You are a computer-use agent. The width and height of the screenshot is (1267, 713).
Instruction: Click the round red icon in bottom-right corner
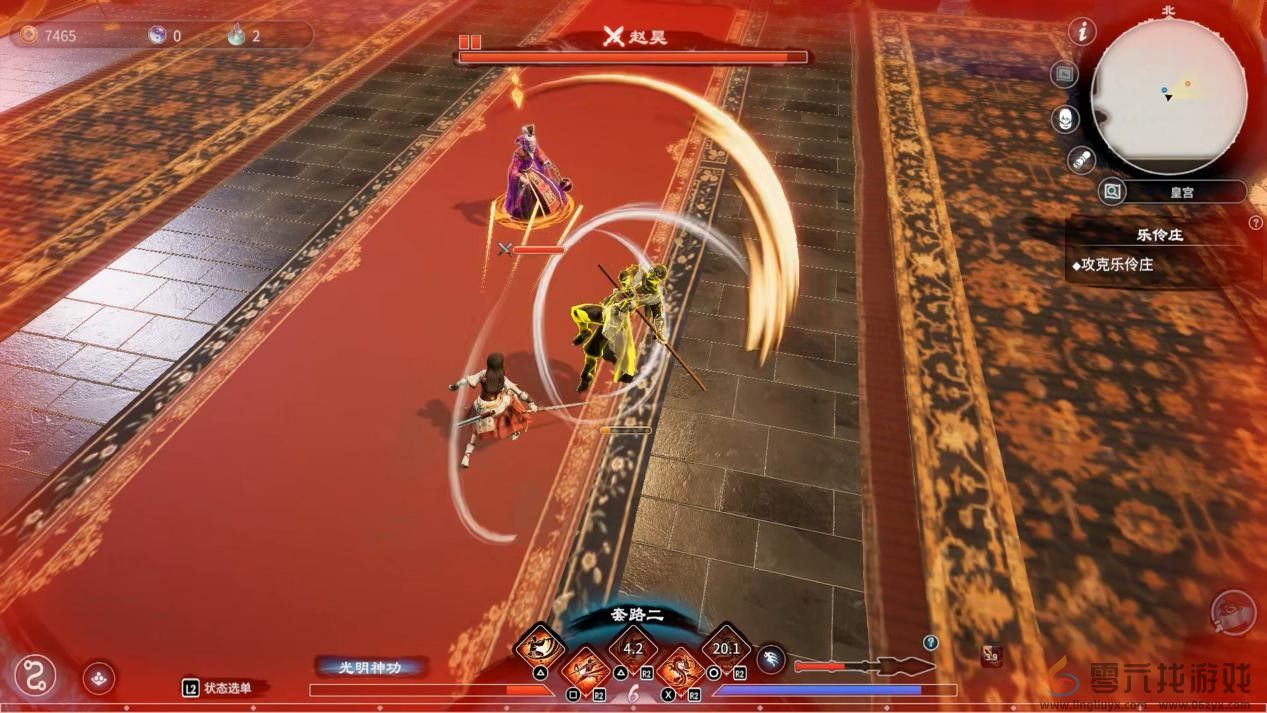coord(1231,613)
